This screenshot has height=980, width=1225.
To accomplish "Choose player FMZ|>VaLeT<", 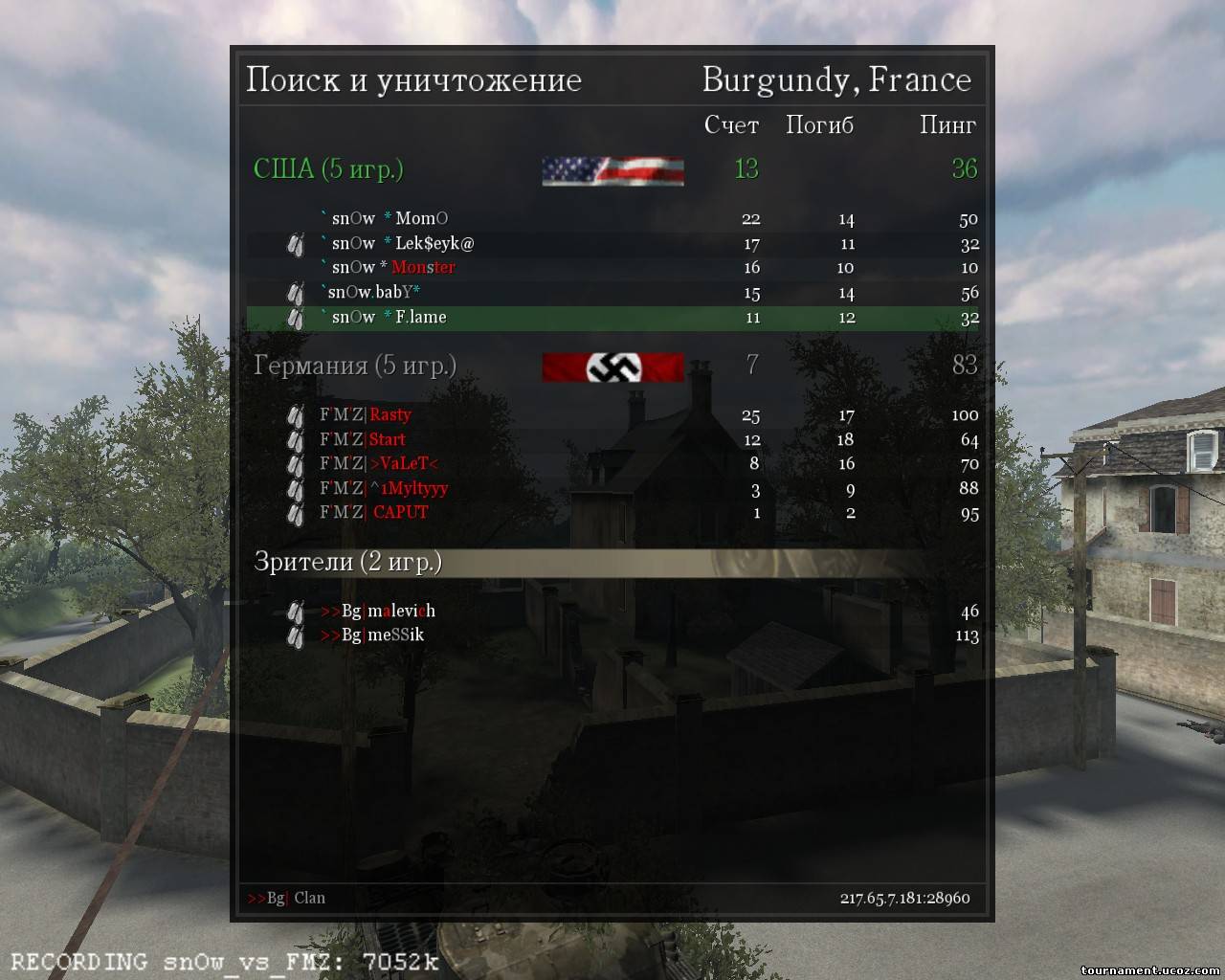I will (x=378, y=464).
